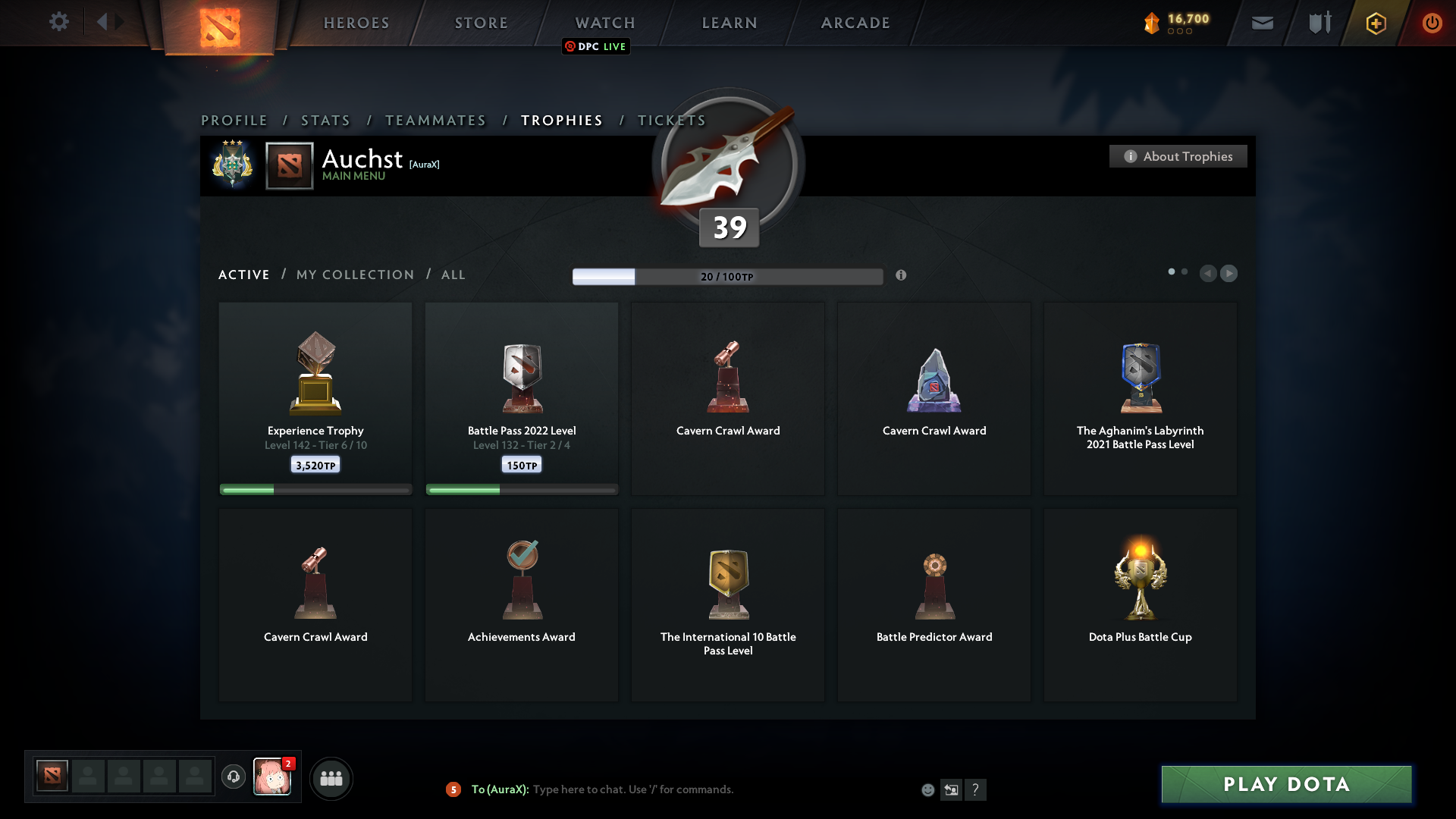Click the red power button
Viewport: 1456px width, 819px height.
pyautogui.click(x=1432, y=23)
